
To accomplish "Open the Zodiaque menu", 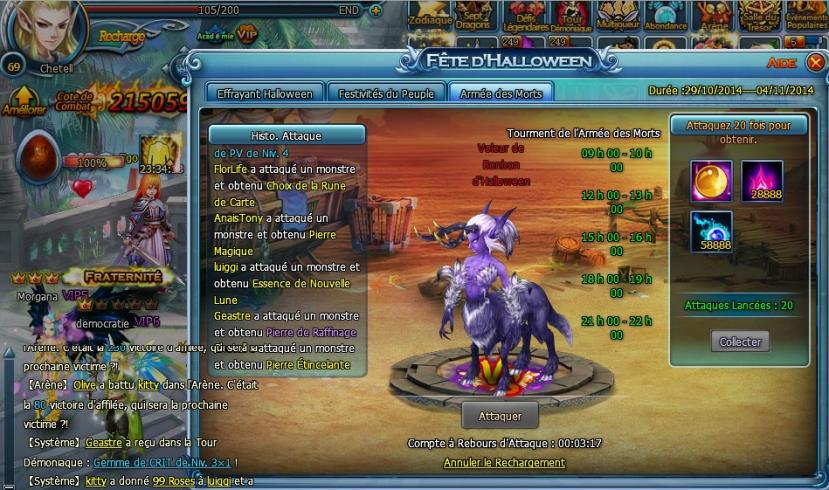I will coord(430,15).
